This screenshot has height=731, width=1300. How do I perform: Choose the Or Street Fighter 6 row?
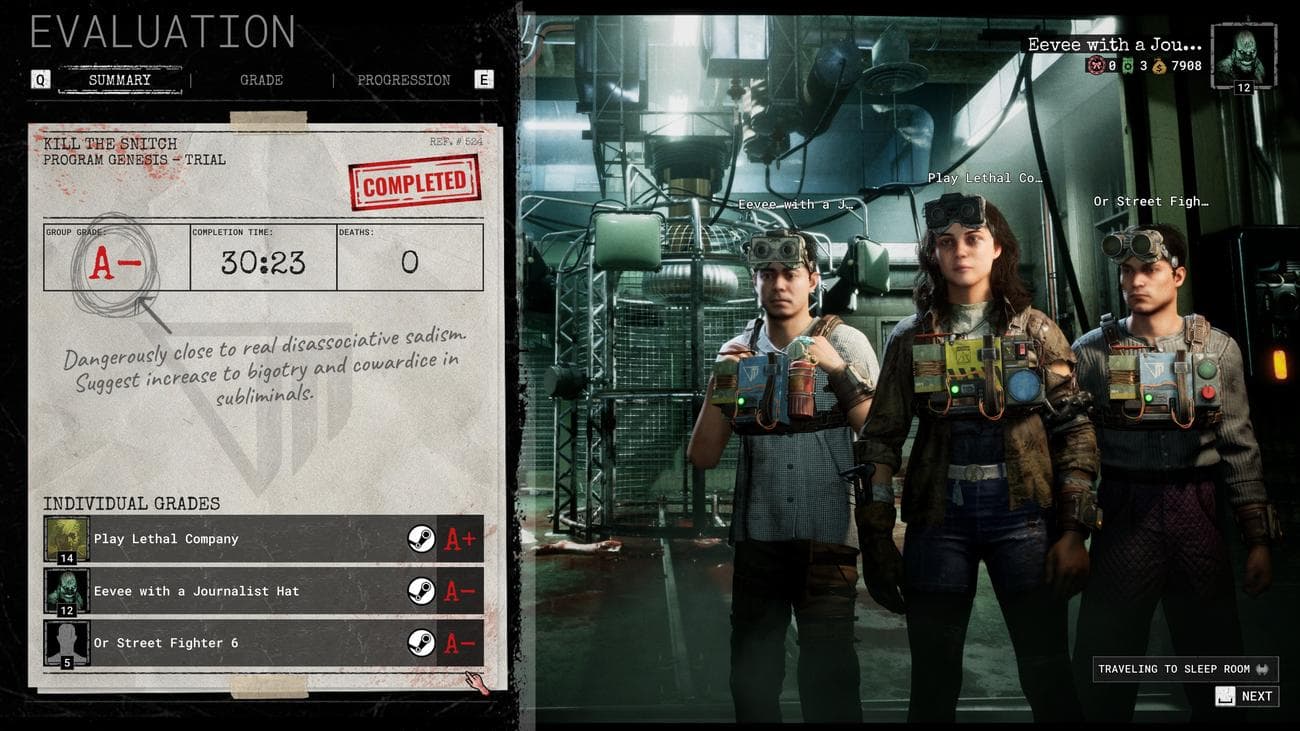point(240,643)
